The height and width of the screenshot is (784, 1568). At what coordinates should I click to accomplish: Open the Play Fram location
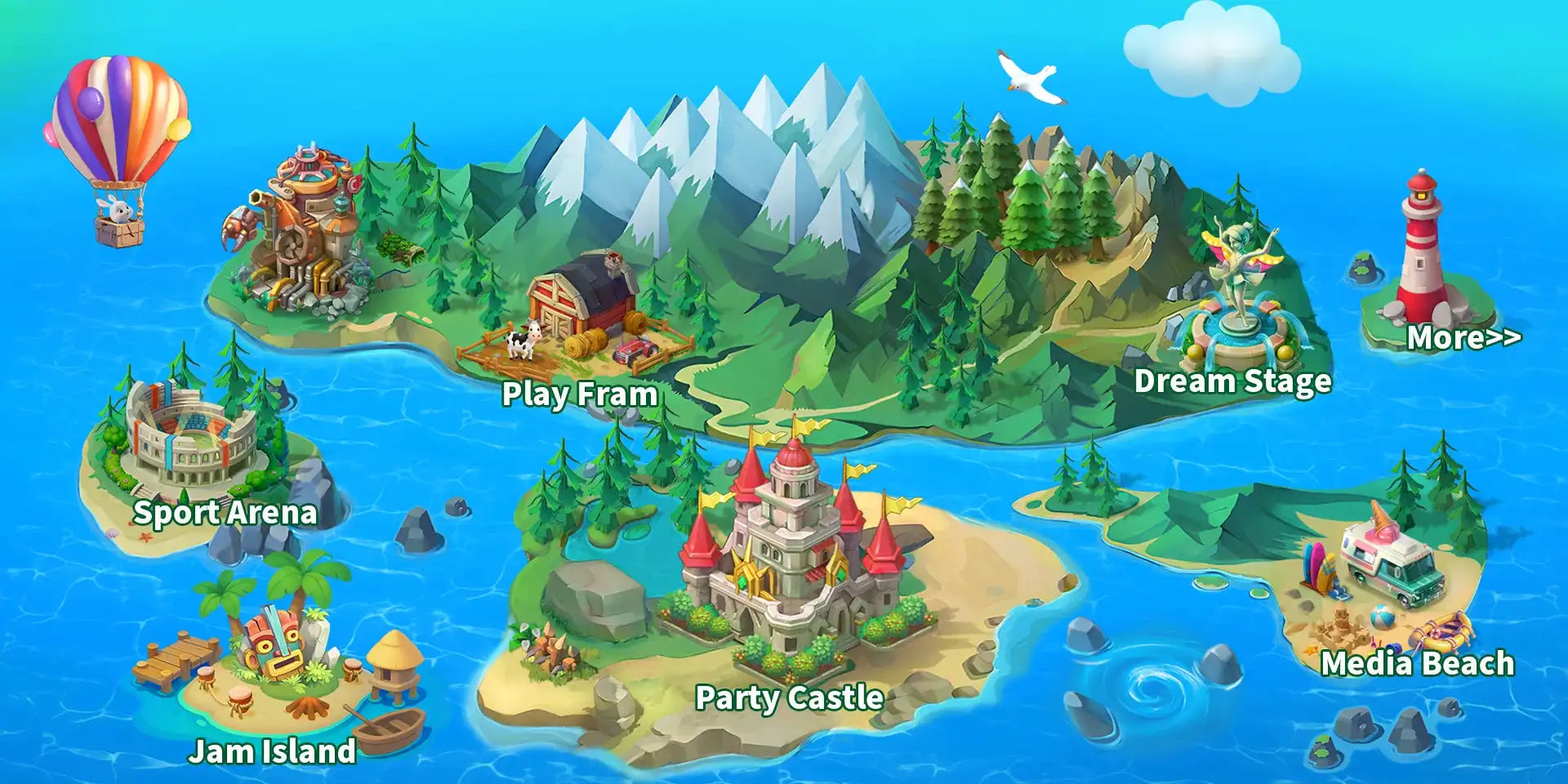point(579,394)
